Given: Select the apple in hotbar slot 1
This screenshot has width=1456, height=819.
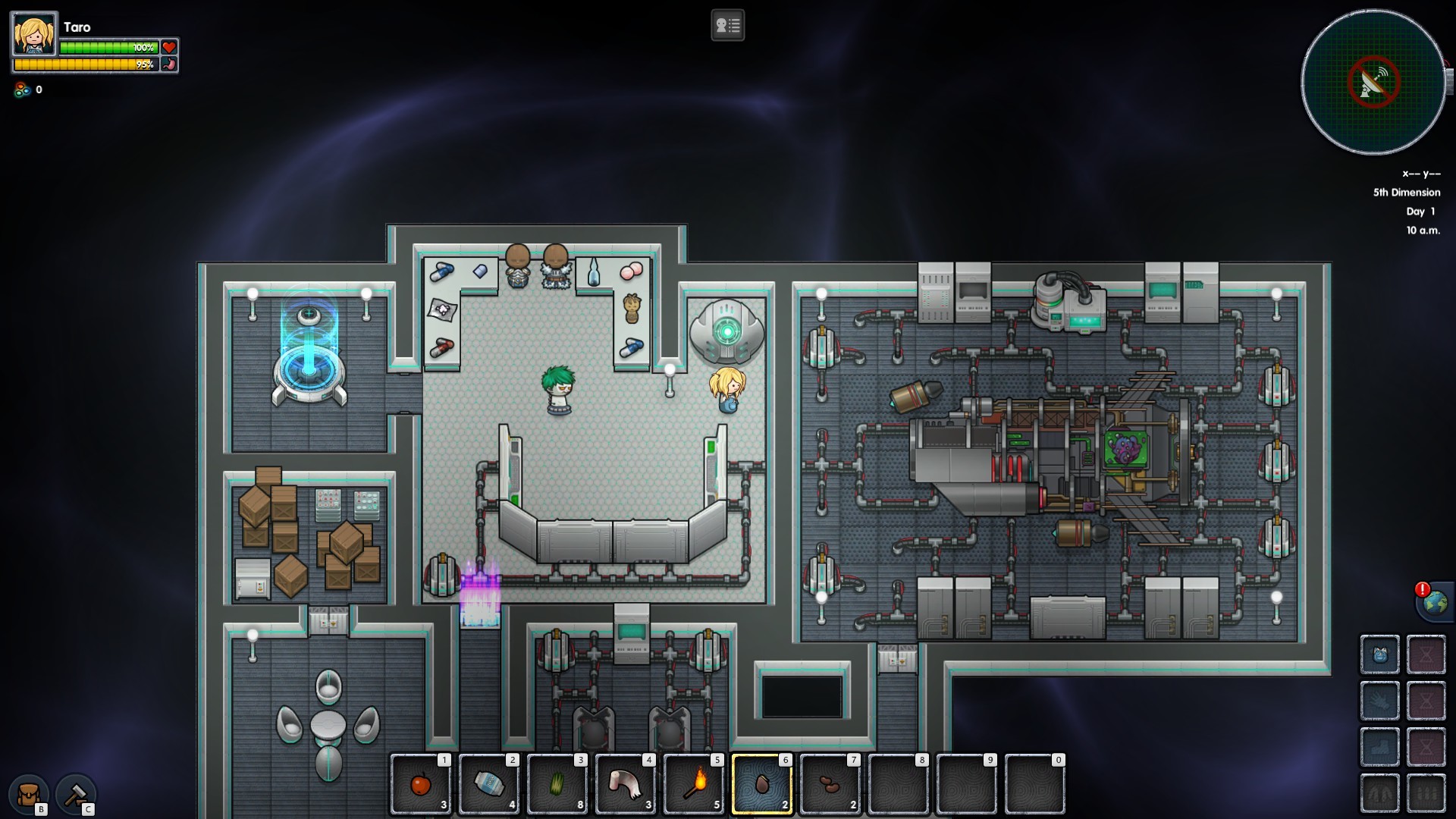Looking at the screenshot, I should (x=421, y=785).
